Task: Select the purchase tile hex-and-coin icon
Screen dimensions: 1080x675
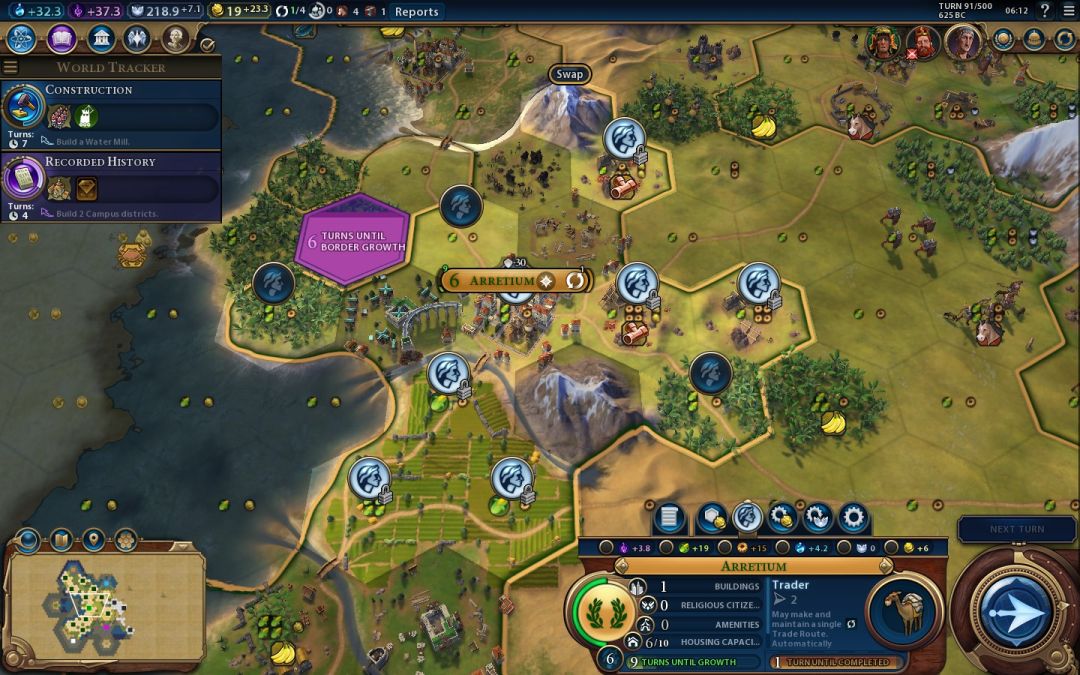Action: [x=711, y=518]
